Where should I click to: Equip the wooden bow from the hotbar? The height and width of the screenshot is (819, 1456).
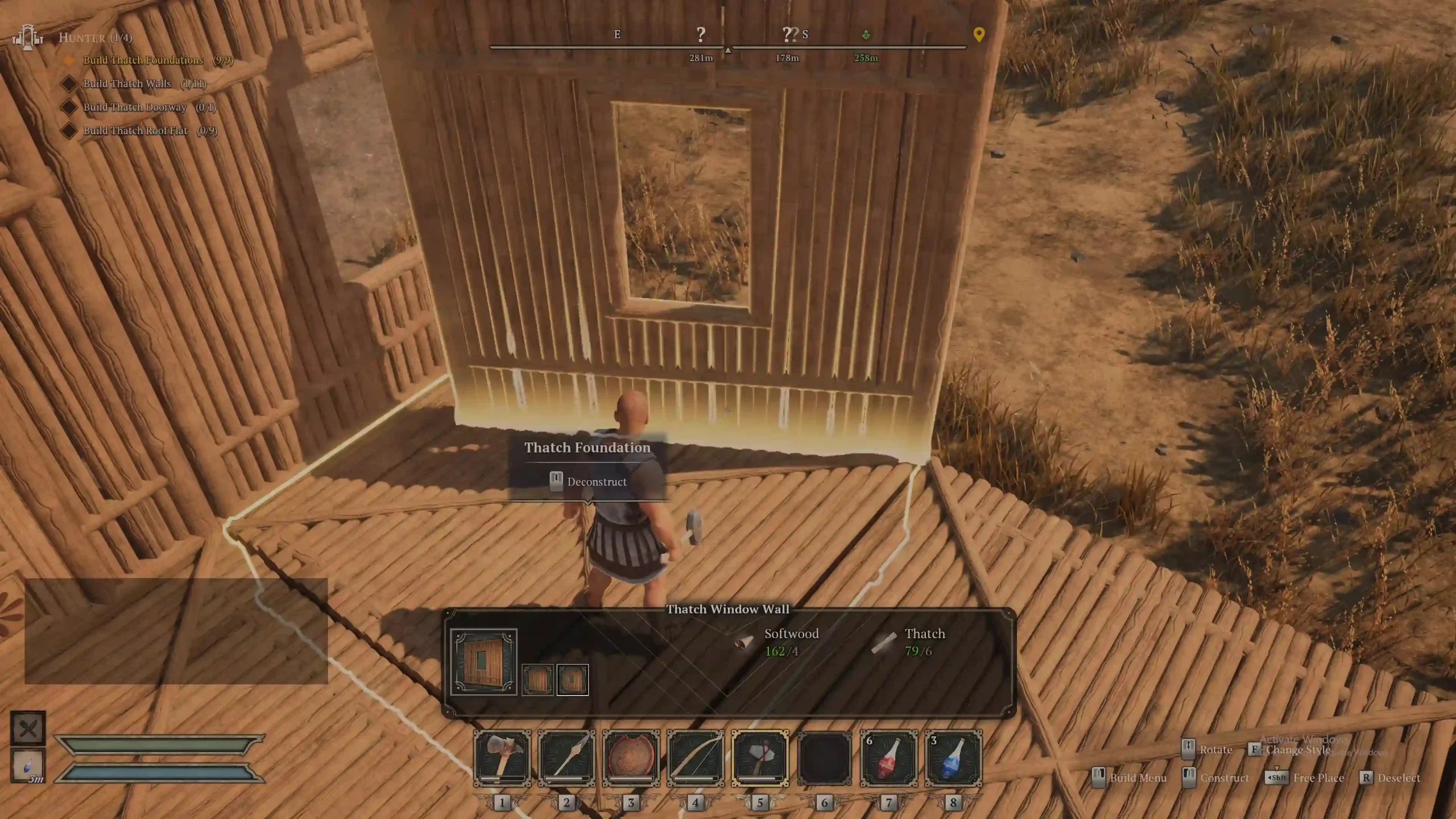(695, 758)
